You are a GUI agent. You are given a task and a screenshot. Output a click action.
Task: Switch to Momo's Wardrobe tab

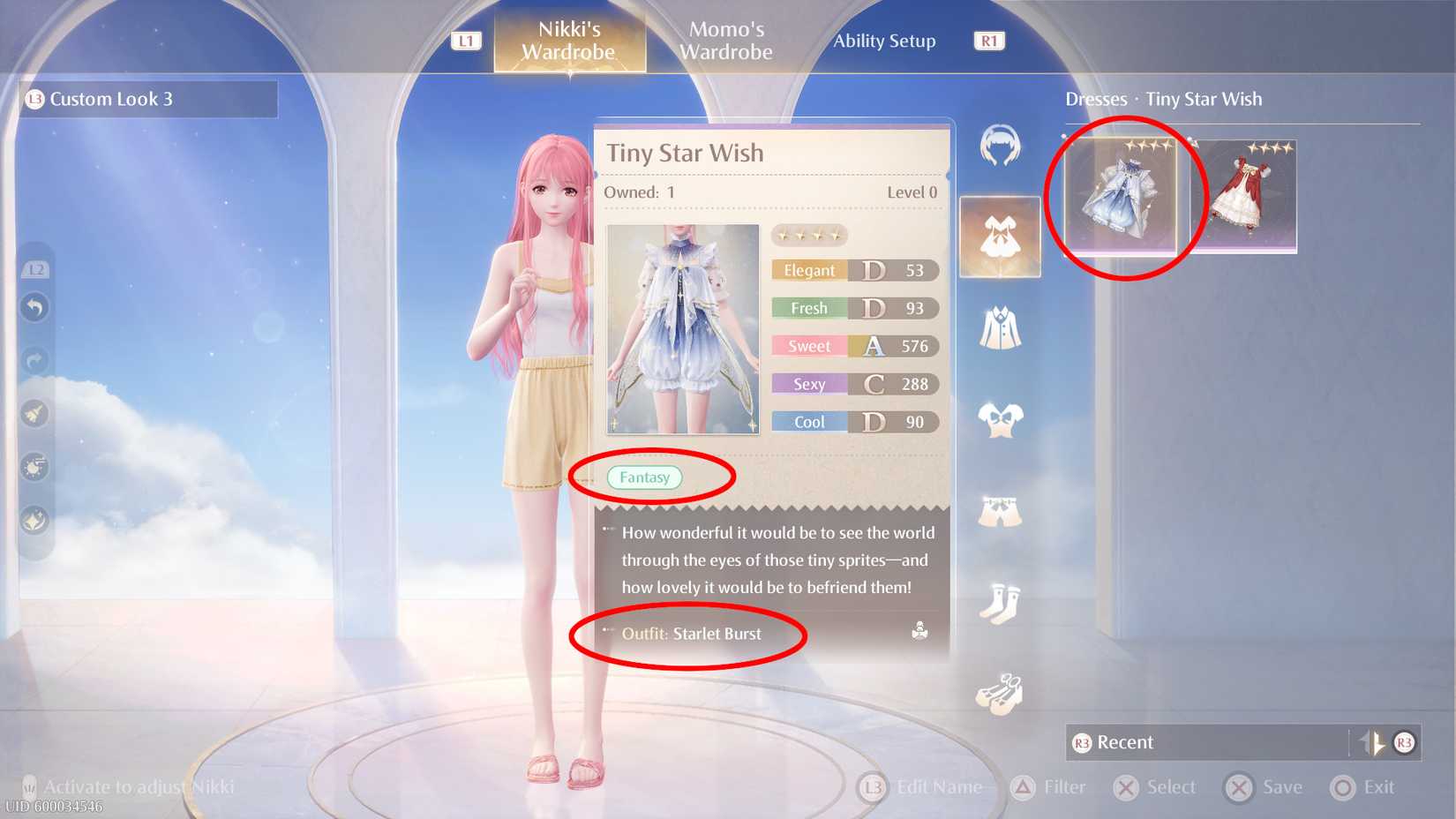point(724,41)
